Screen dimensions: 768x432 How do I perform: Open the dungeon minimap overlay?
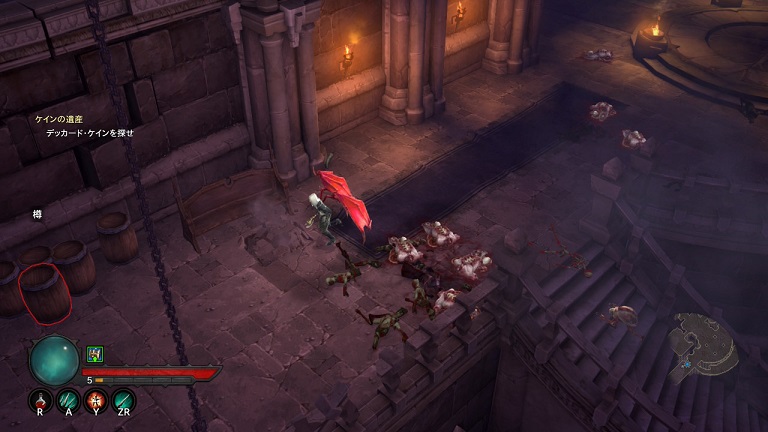click(x=703, y=342)
